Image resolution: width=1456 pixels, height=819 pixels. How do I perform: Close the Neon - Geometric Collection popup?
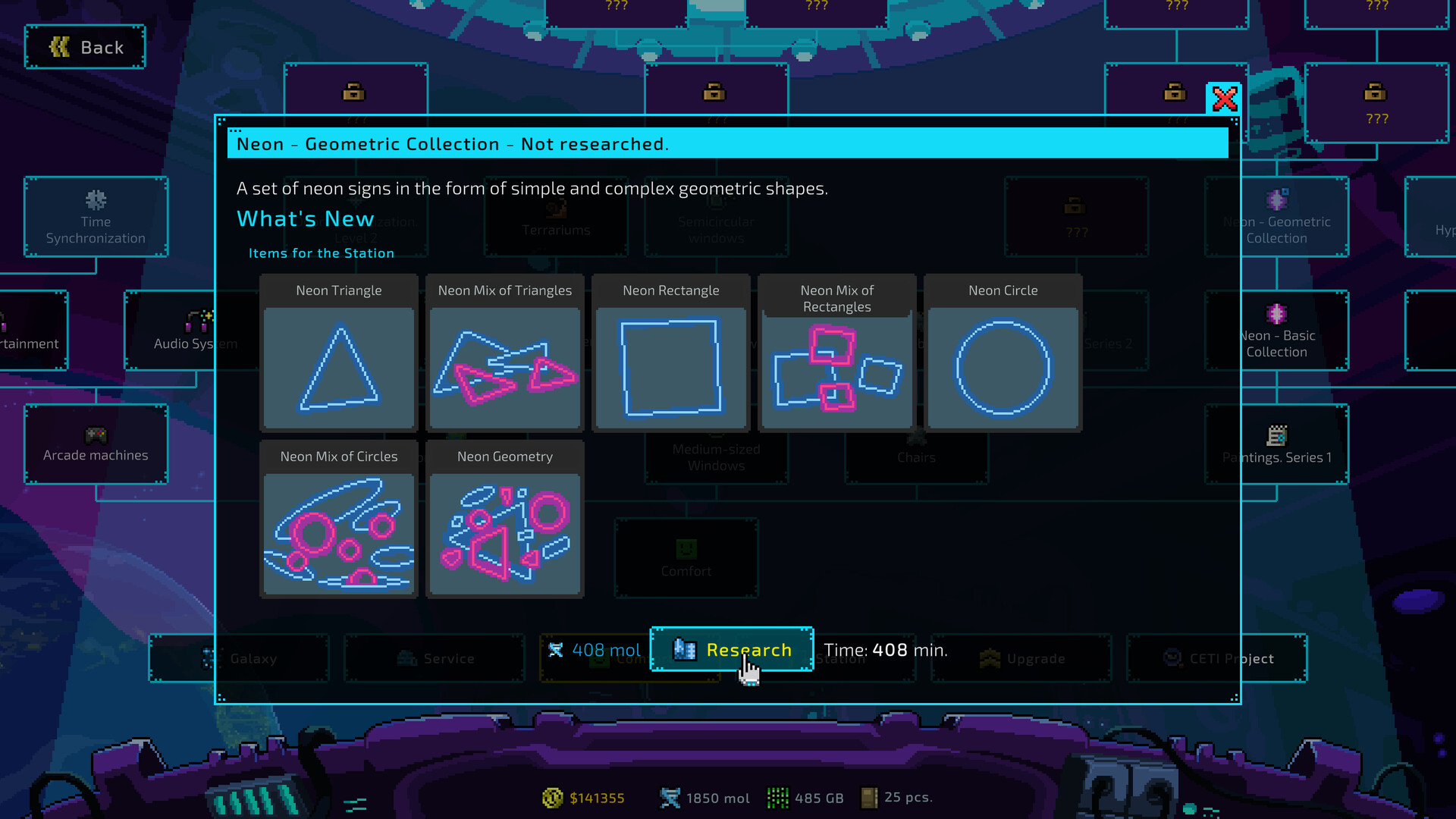[x=1223, y=99]
